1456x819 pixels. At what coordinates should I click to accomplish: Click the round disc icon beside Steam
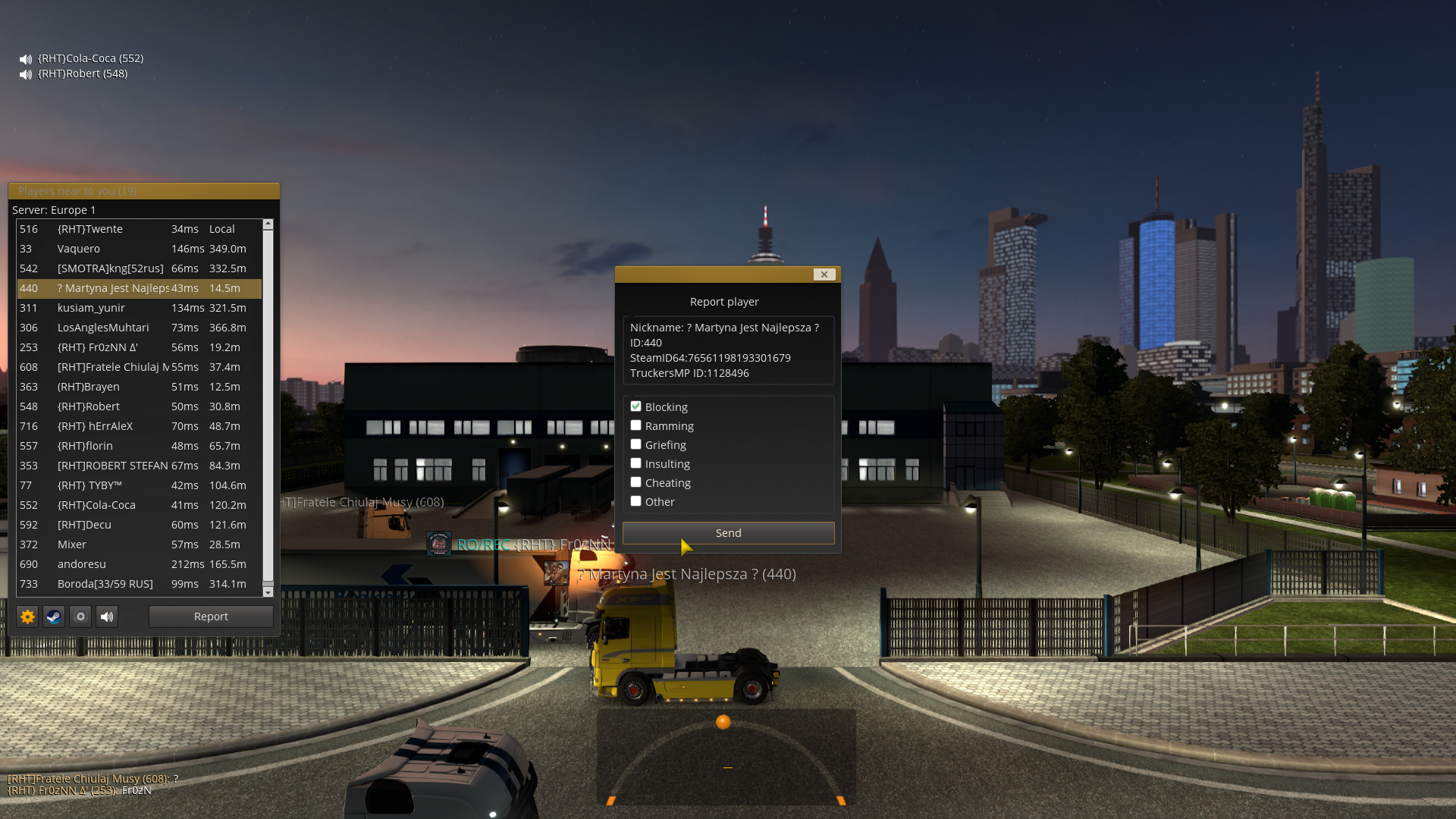[80, 617]
